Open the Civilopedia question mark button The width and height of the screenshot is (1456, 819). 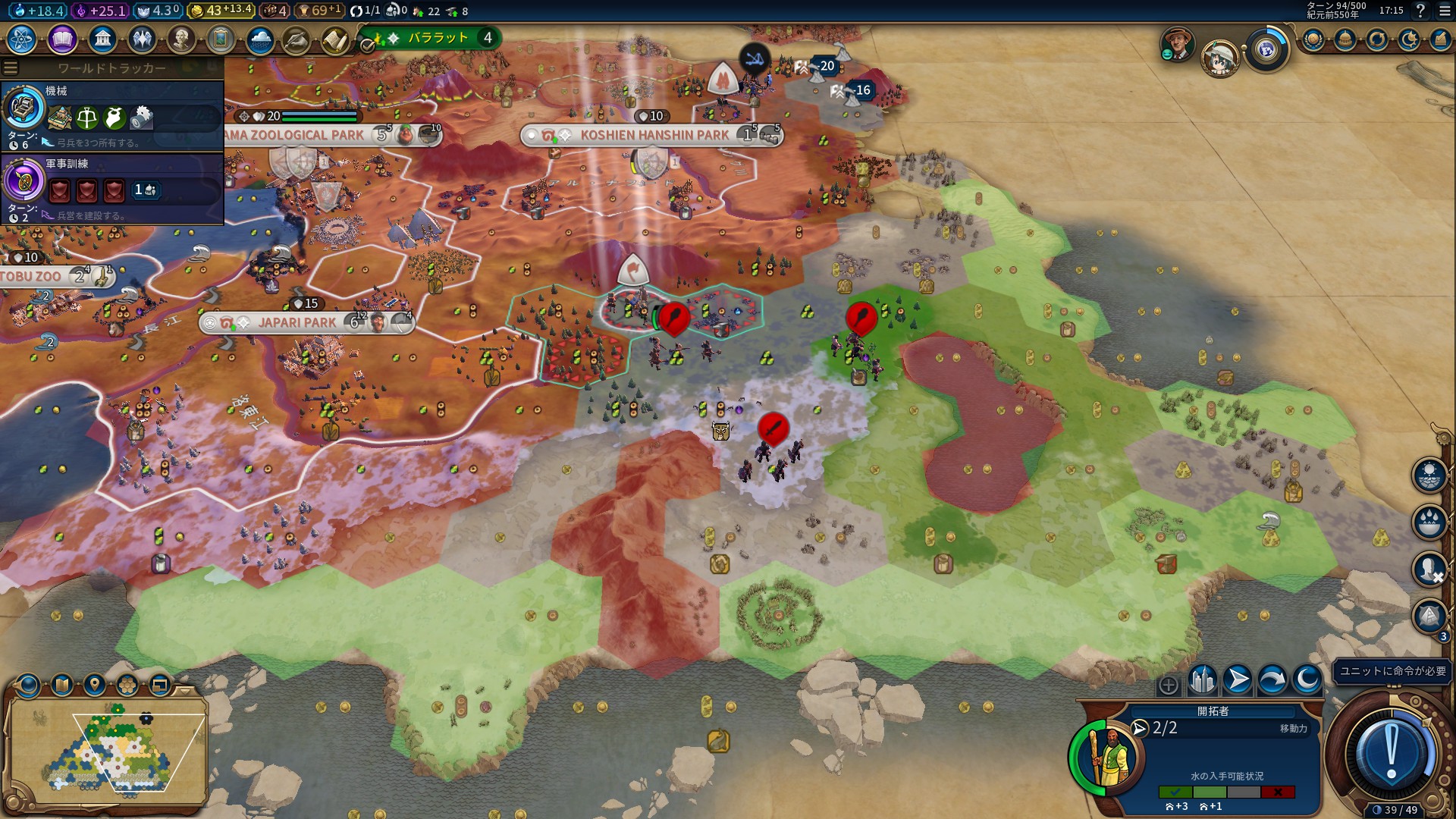pyautogui.click(x=1420, y=11)
